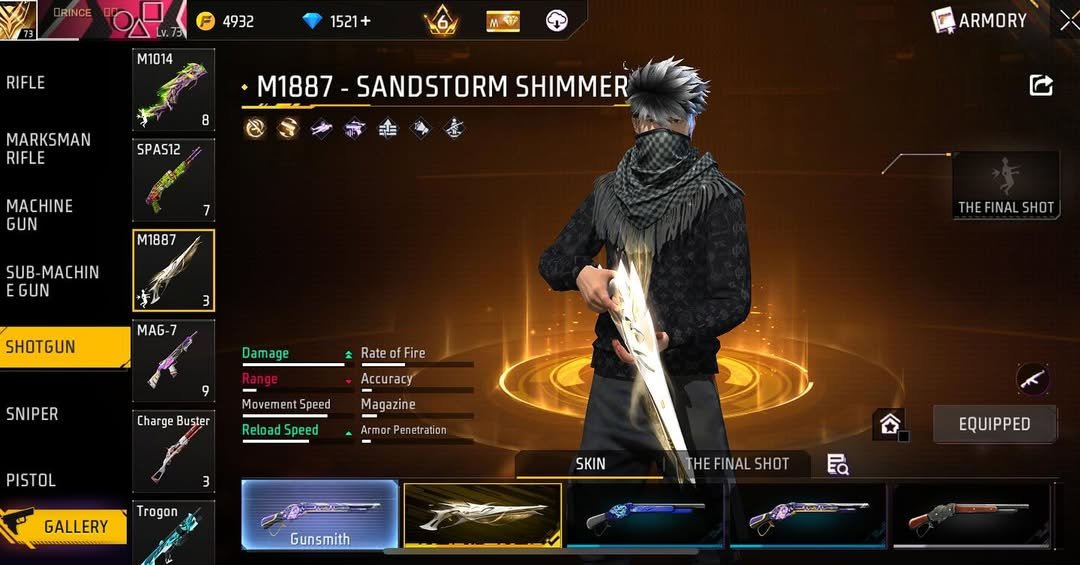
Task: Switch to the Pistol category
Action: click(31, 480)
